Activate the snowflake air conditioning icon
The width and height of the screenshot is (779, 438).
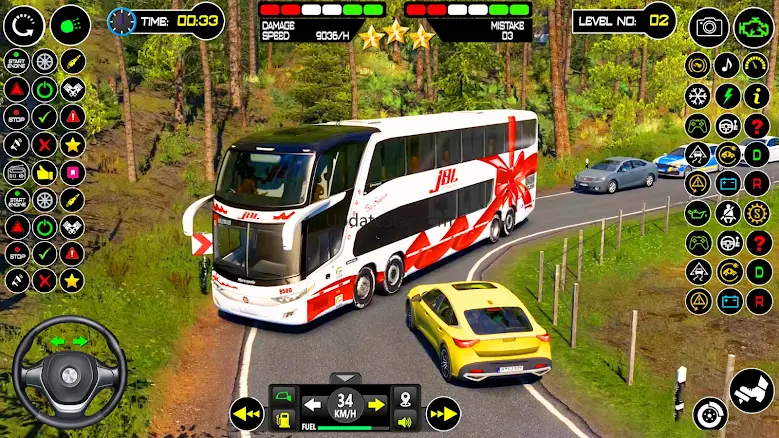click(x=697, y=96)
